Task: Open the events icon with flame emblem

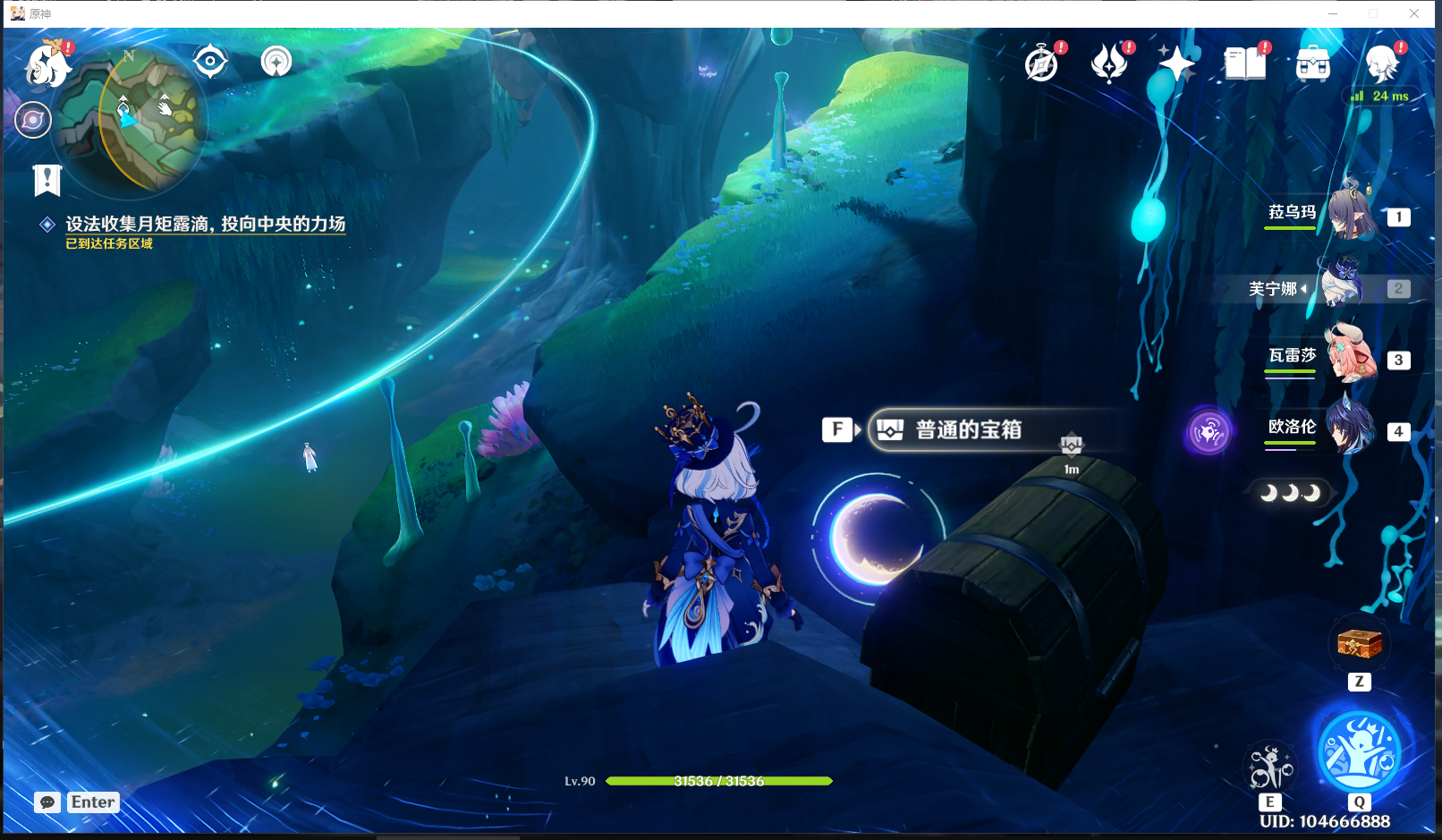Action: click(x=1110, y=64)
